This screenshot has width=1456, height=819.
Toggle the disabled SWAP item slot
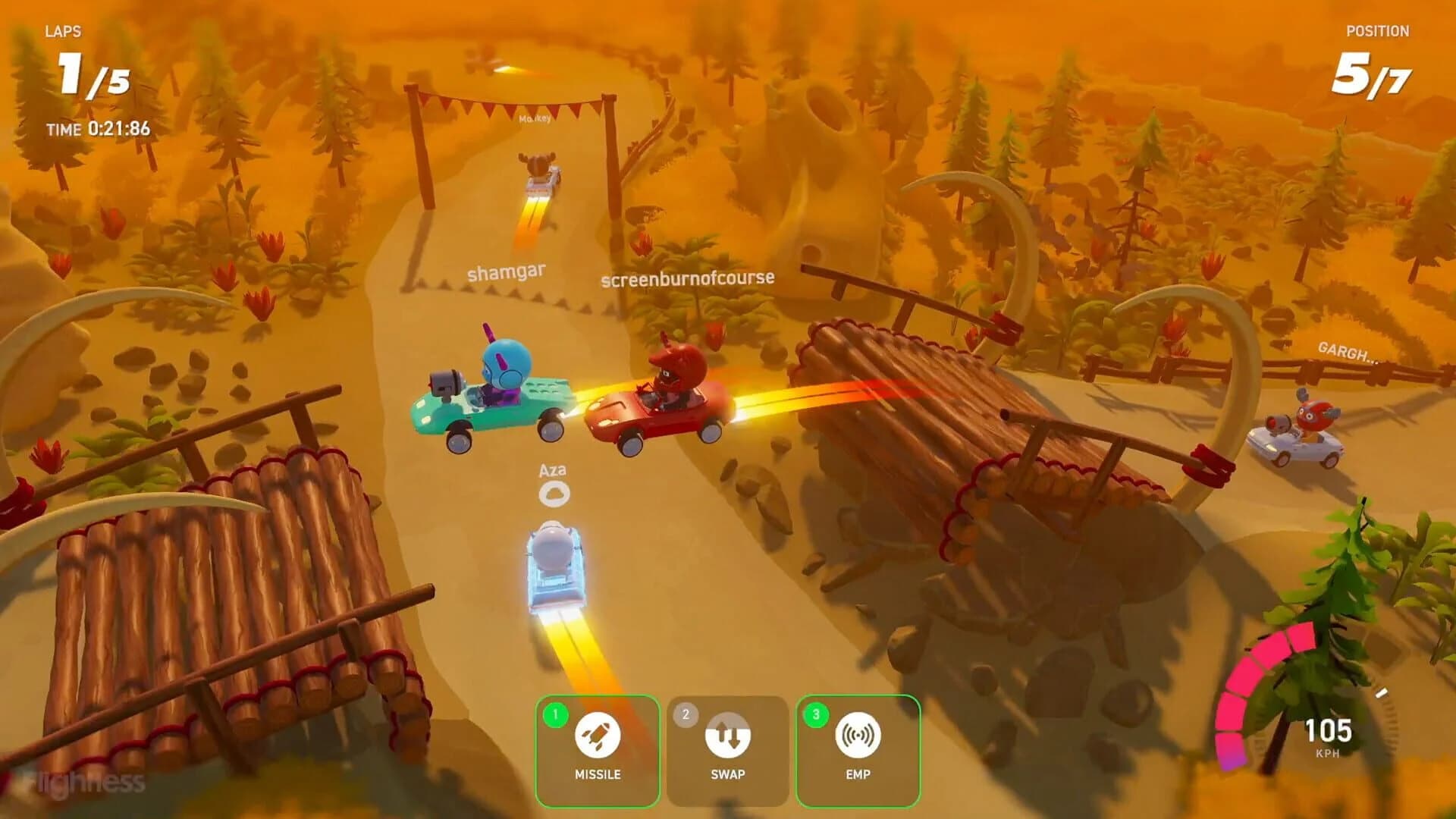pyautogui.click(x=728, y=751)
